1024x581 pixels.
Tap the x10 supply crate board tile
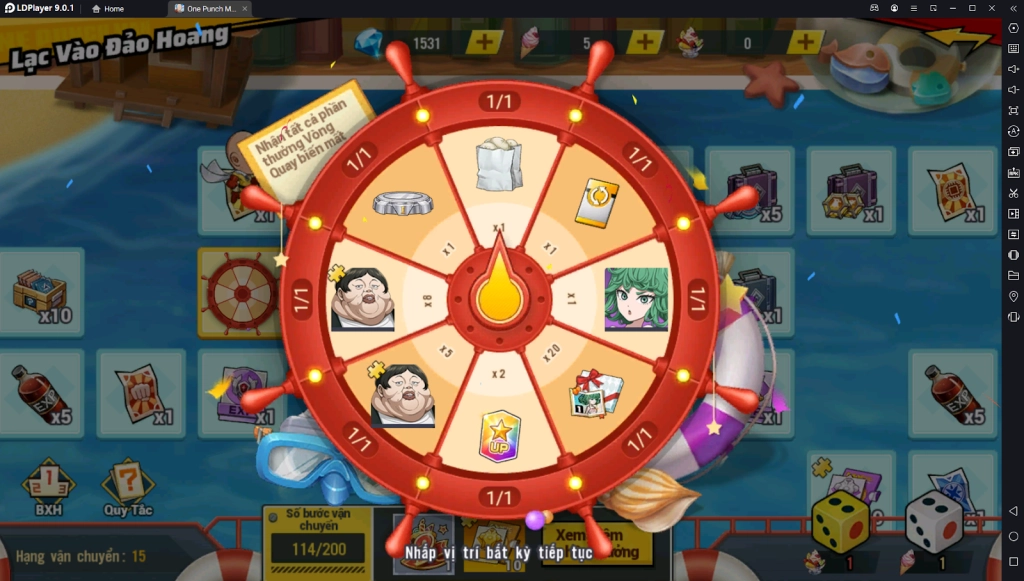[x=42, y=292]
